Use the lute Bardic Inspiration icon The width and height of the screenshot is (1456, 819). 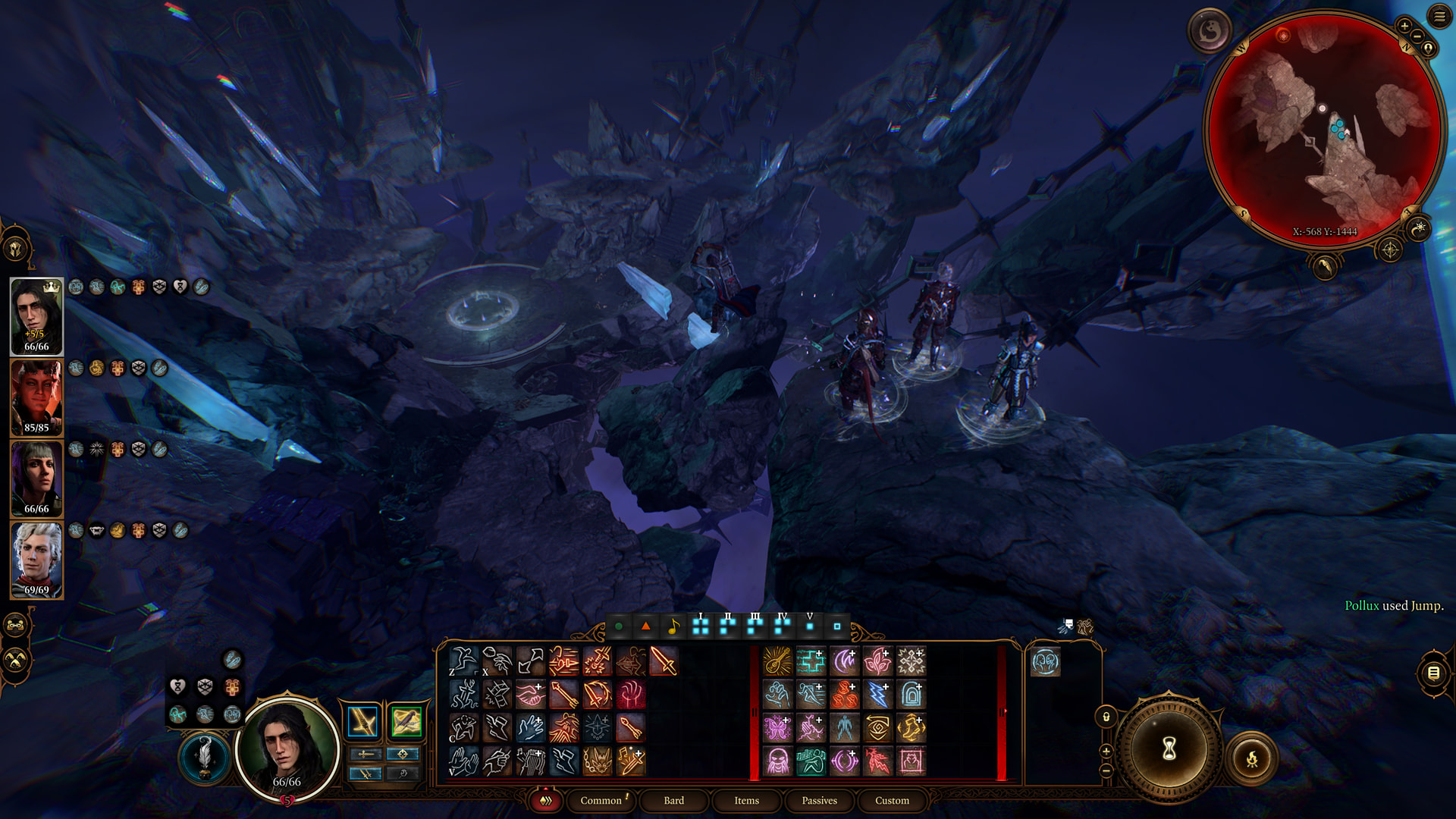pos(777,661)
